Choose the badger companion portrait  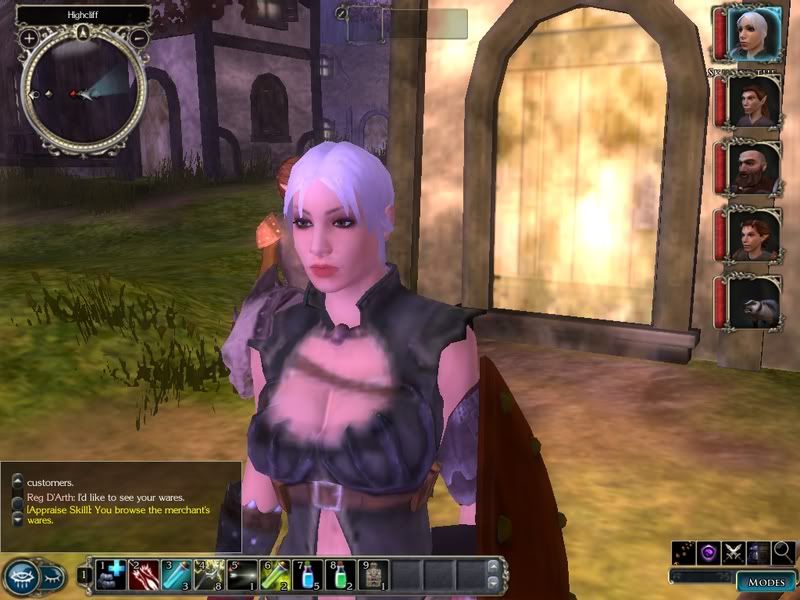[x=752, y=302]
